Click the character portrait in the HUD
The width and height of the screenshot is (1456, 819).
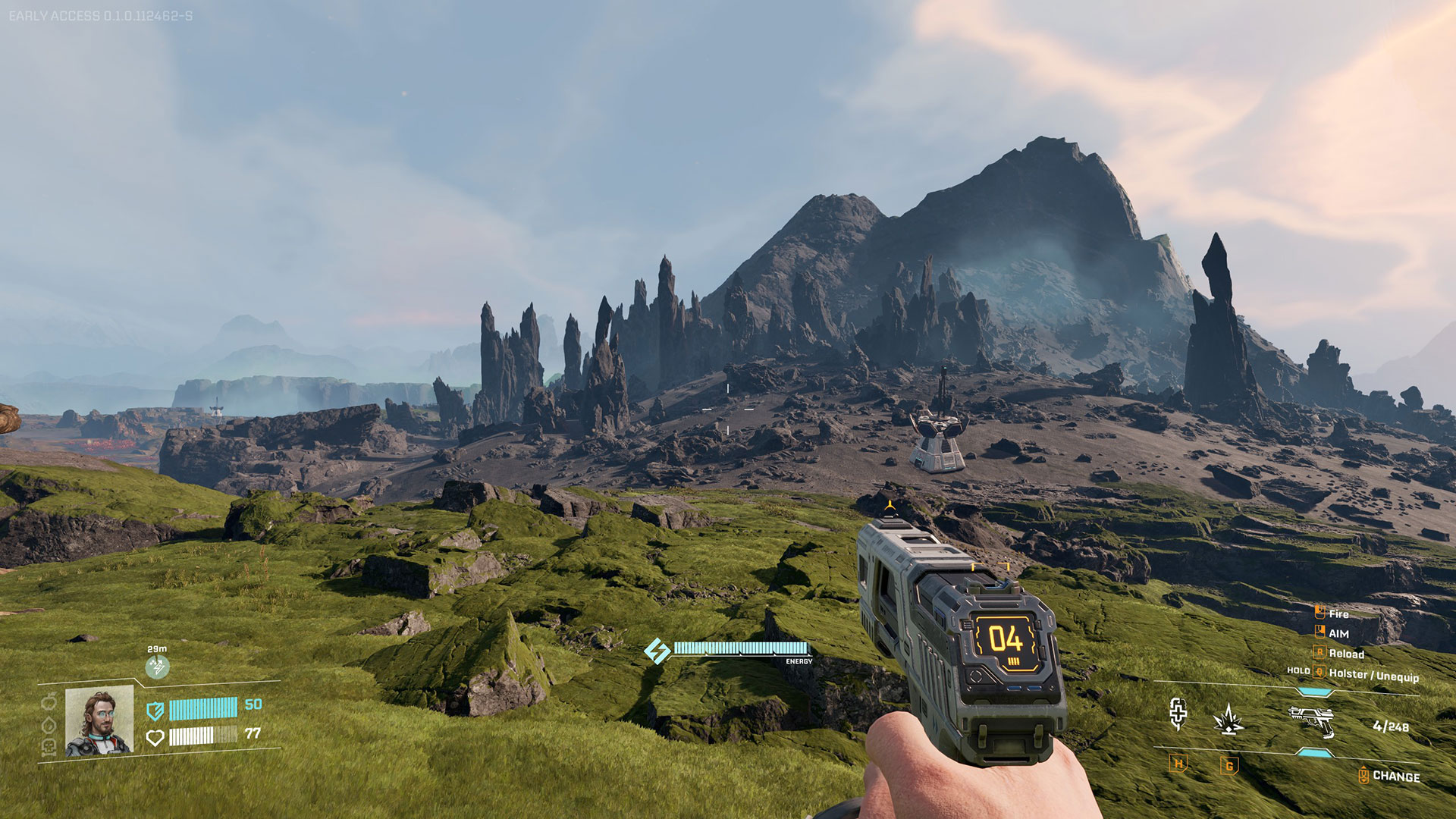click(99, 721)
